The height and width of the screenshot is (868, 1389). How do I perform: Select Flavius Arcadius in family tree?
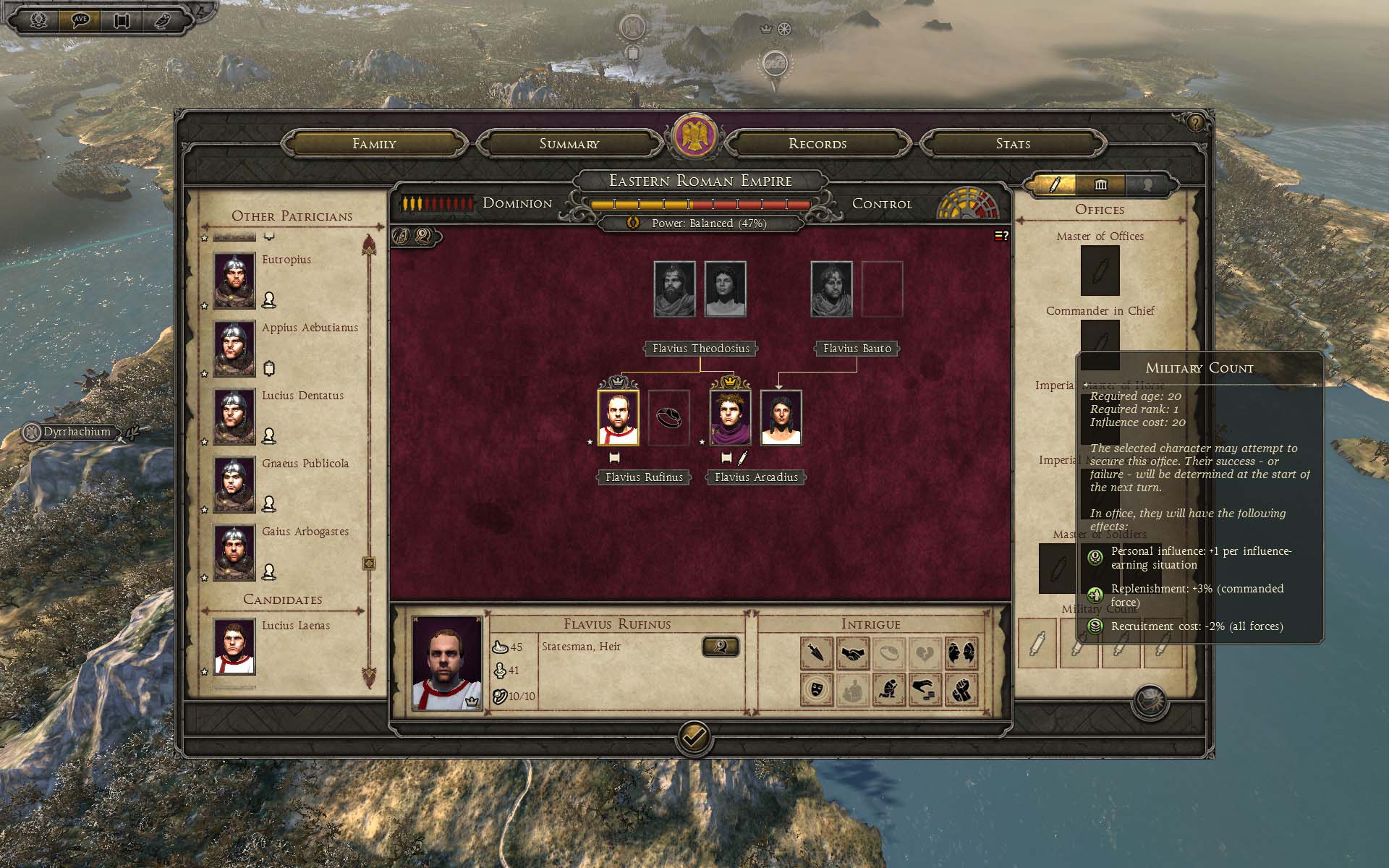[730, 418]
